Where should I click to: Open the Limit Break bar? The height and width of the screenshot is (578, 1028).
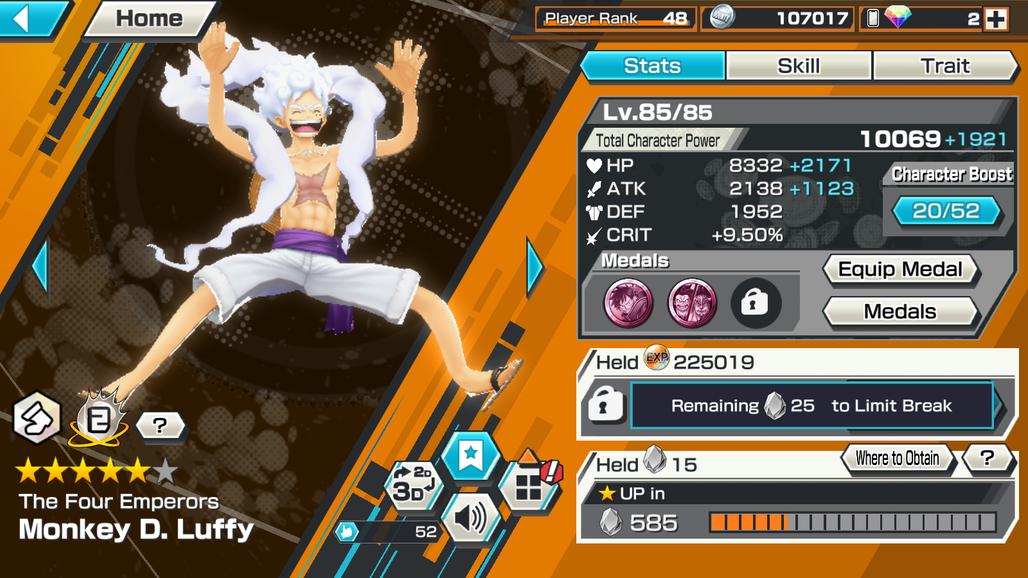[x=810, y=406]
